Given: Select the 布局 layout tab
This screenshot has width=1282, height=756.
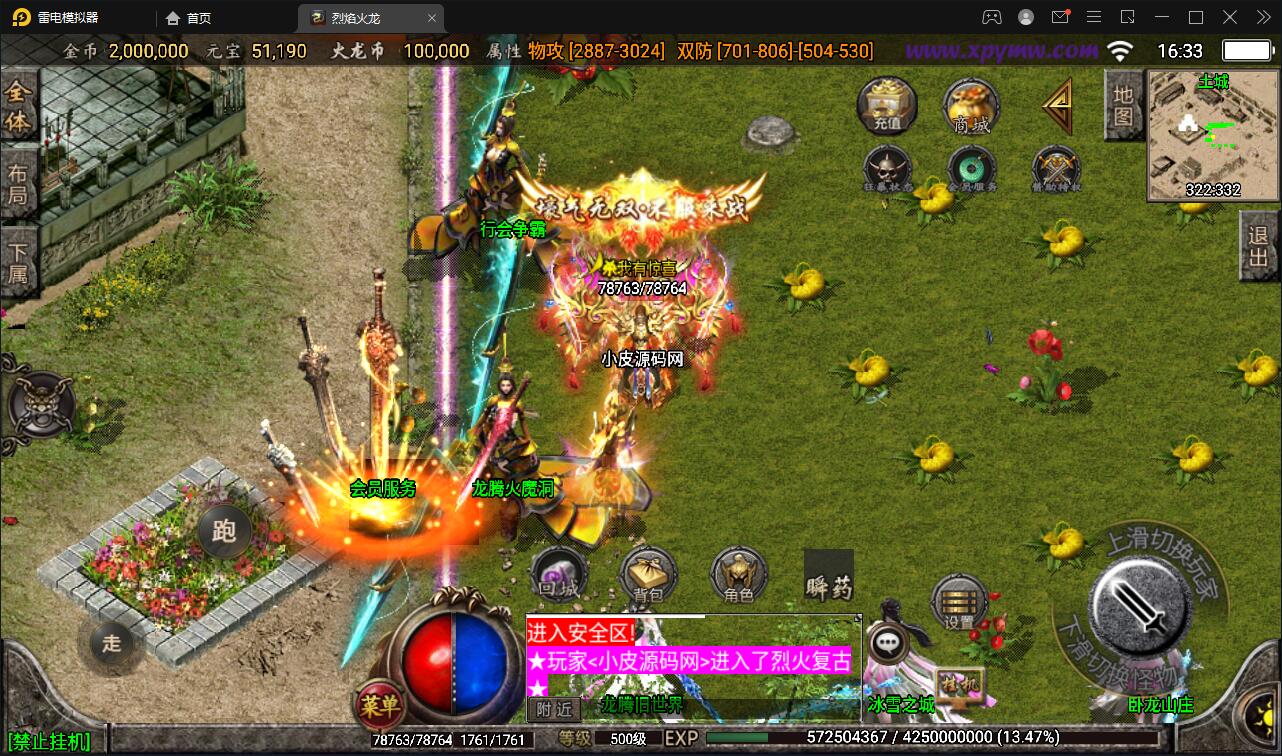Looking at the screenshot, I should tap(18, 184).
